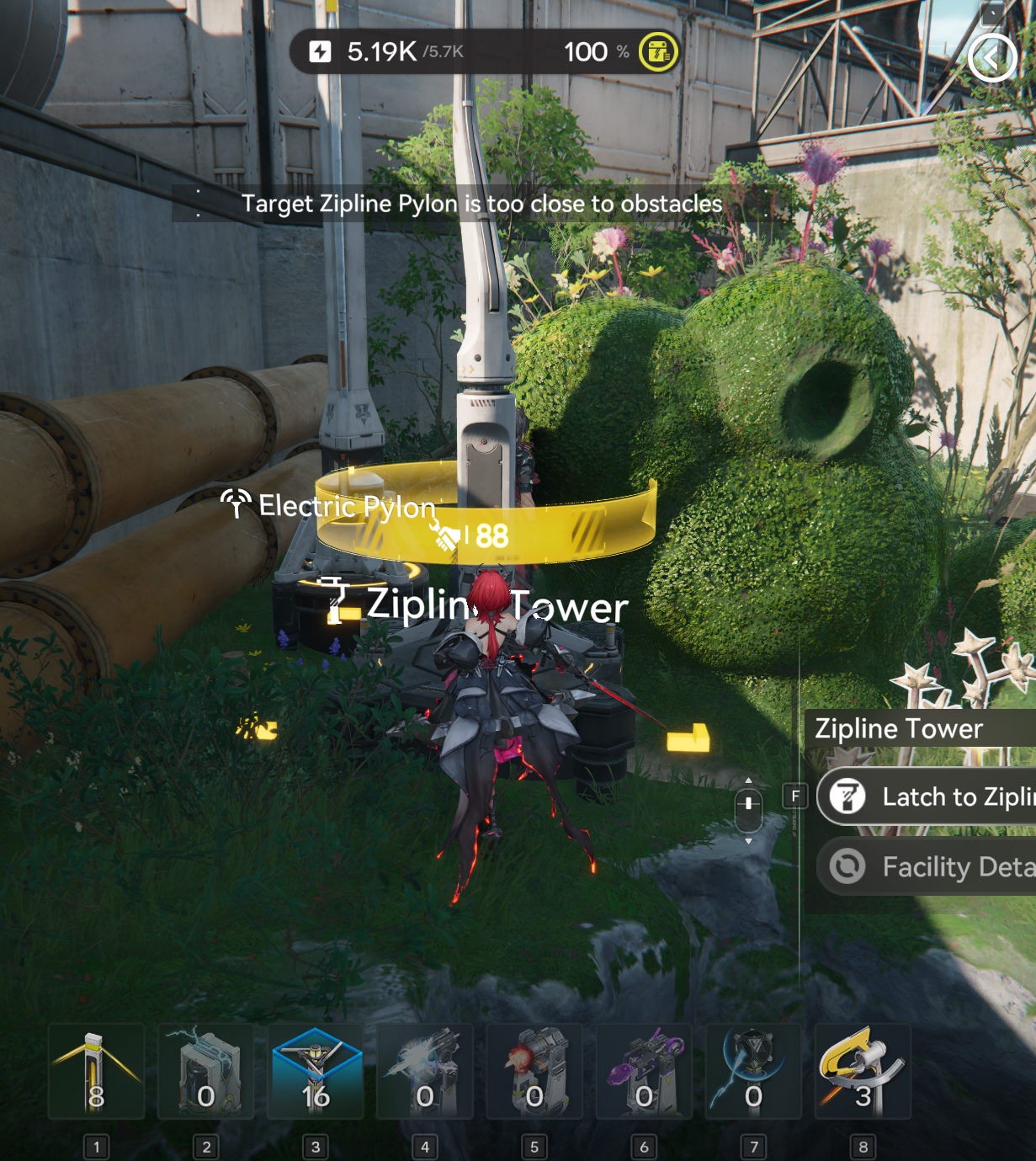Choose the red explosion turret slot
This screenshot has height=1161, width=1036.
pos(534,1072)
